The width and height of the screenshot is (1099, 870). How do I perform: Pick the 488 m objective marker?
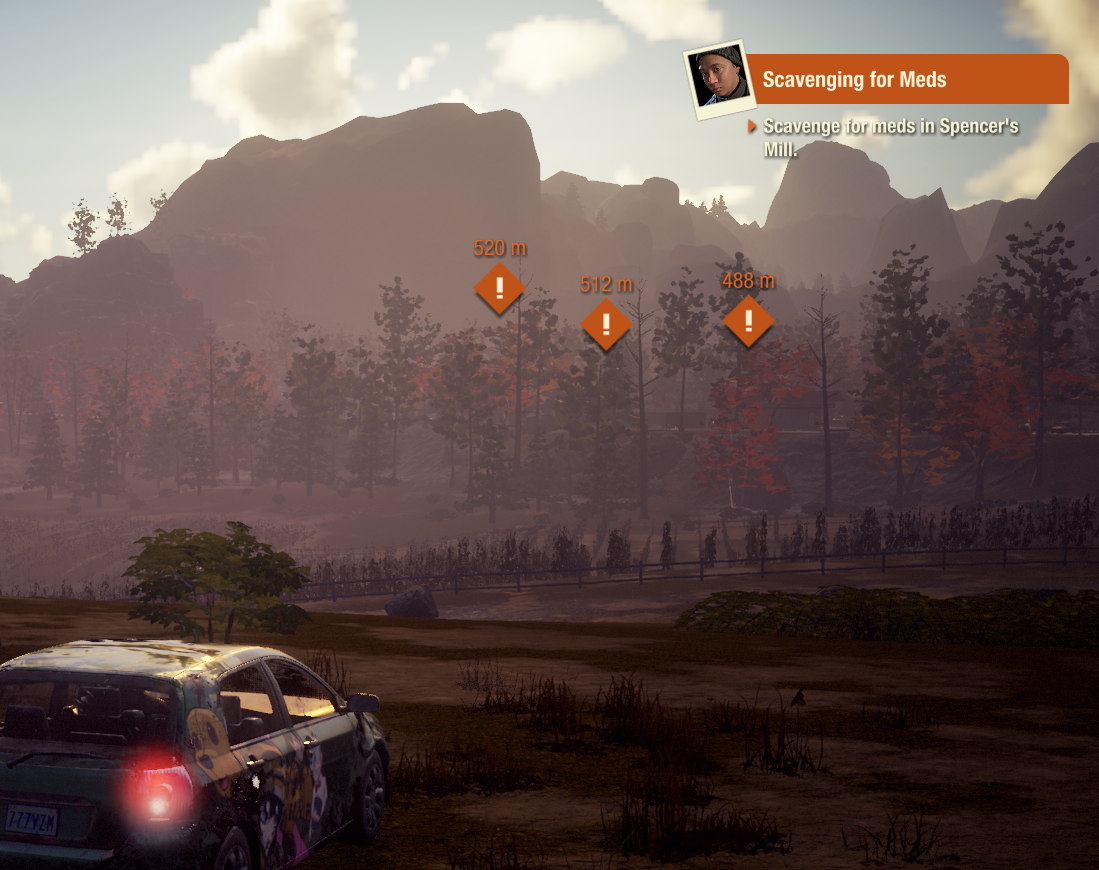pos(748,321)
